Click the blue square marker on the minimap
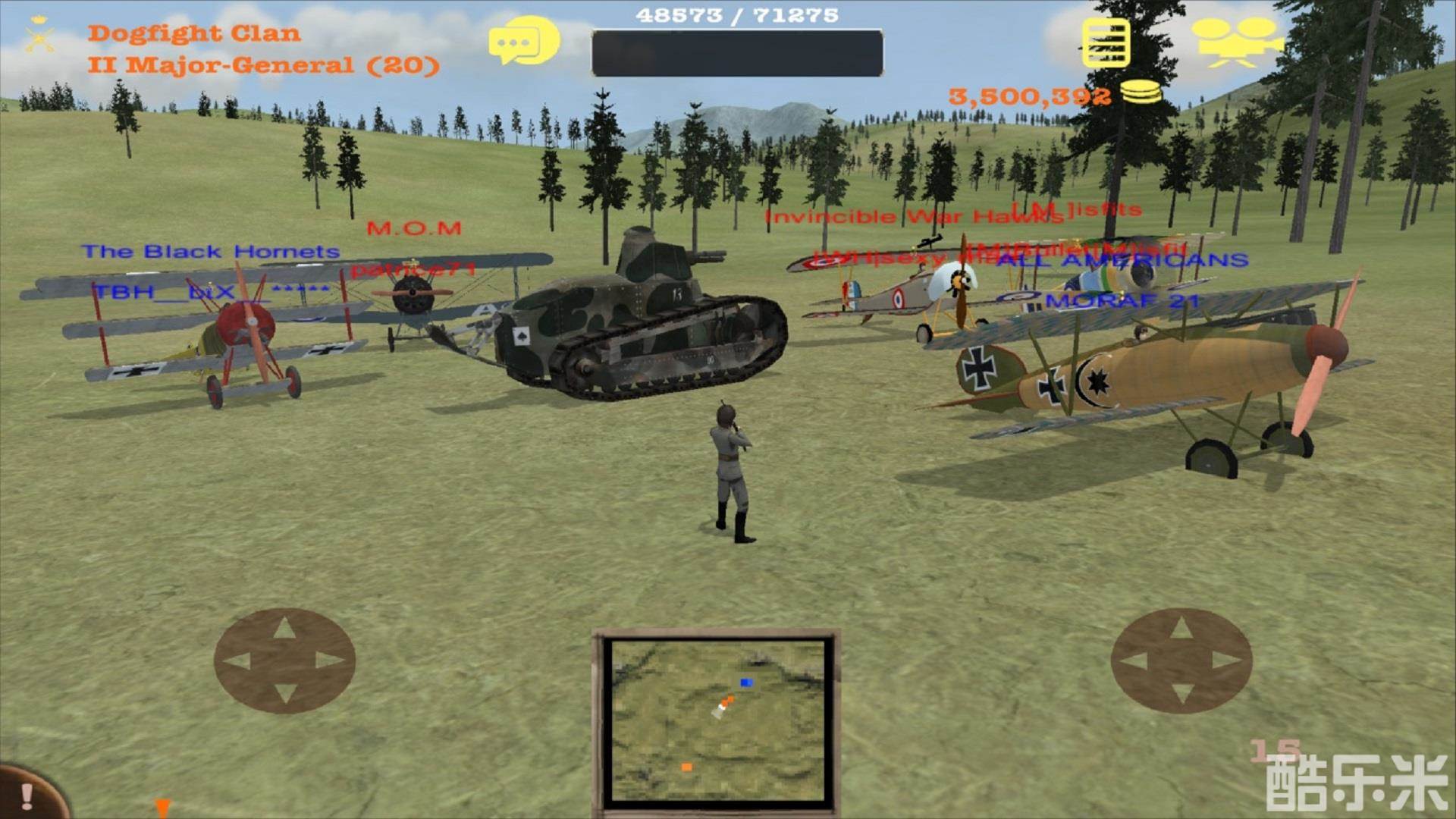 [746, 681]
